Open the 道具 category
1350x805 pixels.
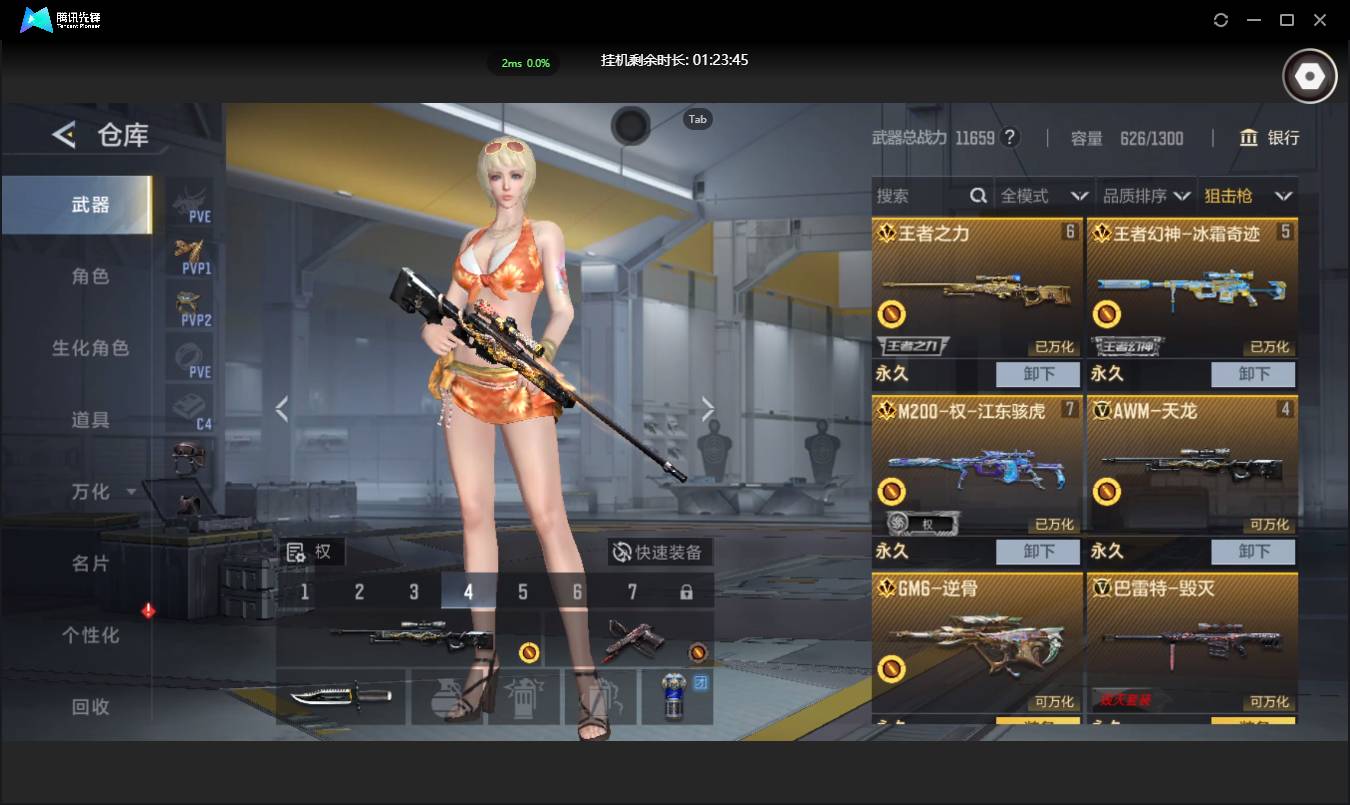tap(90, 420)
